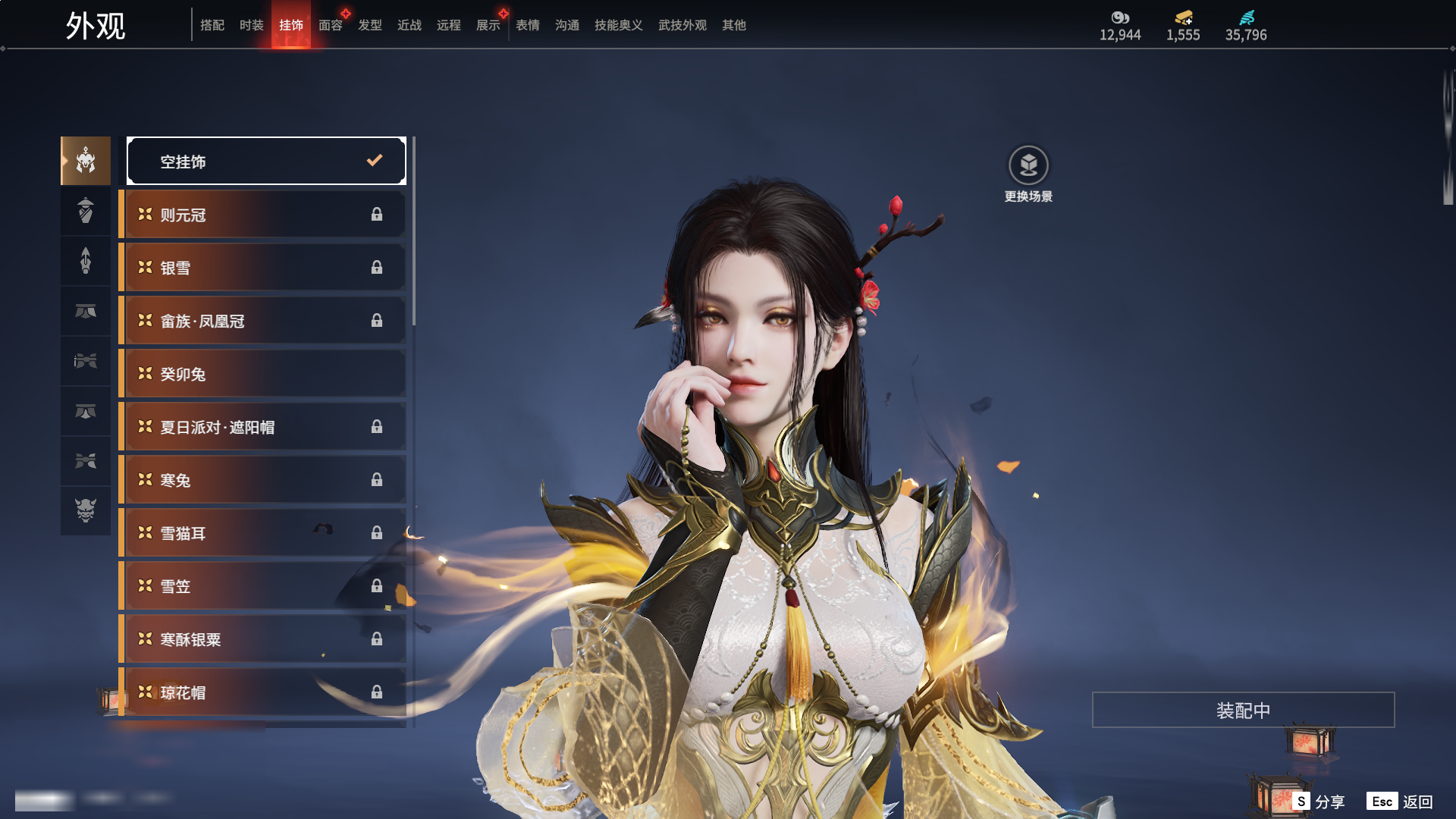Pick the 银雪 accessory row
The image size is (1456, 819).
click(262, 268)
